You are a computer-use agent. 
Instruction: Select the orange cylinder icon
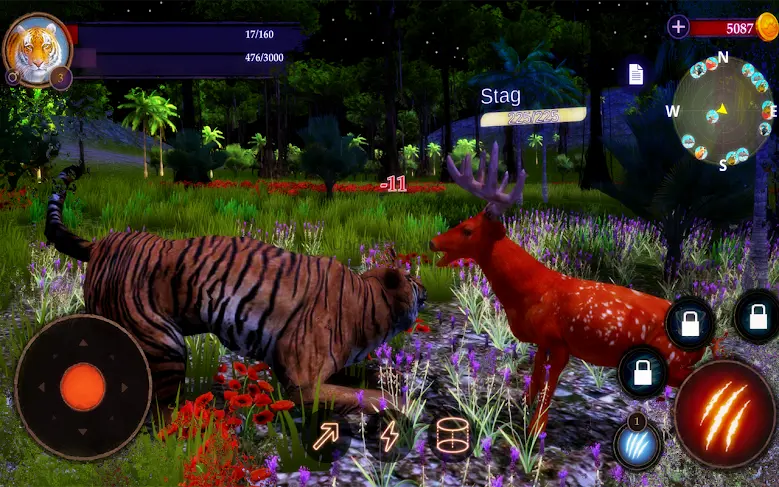(x=452, y=436)
